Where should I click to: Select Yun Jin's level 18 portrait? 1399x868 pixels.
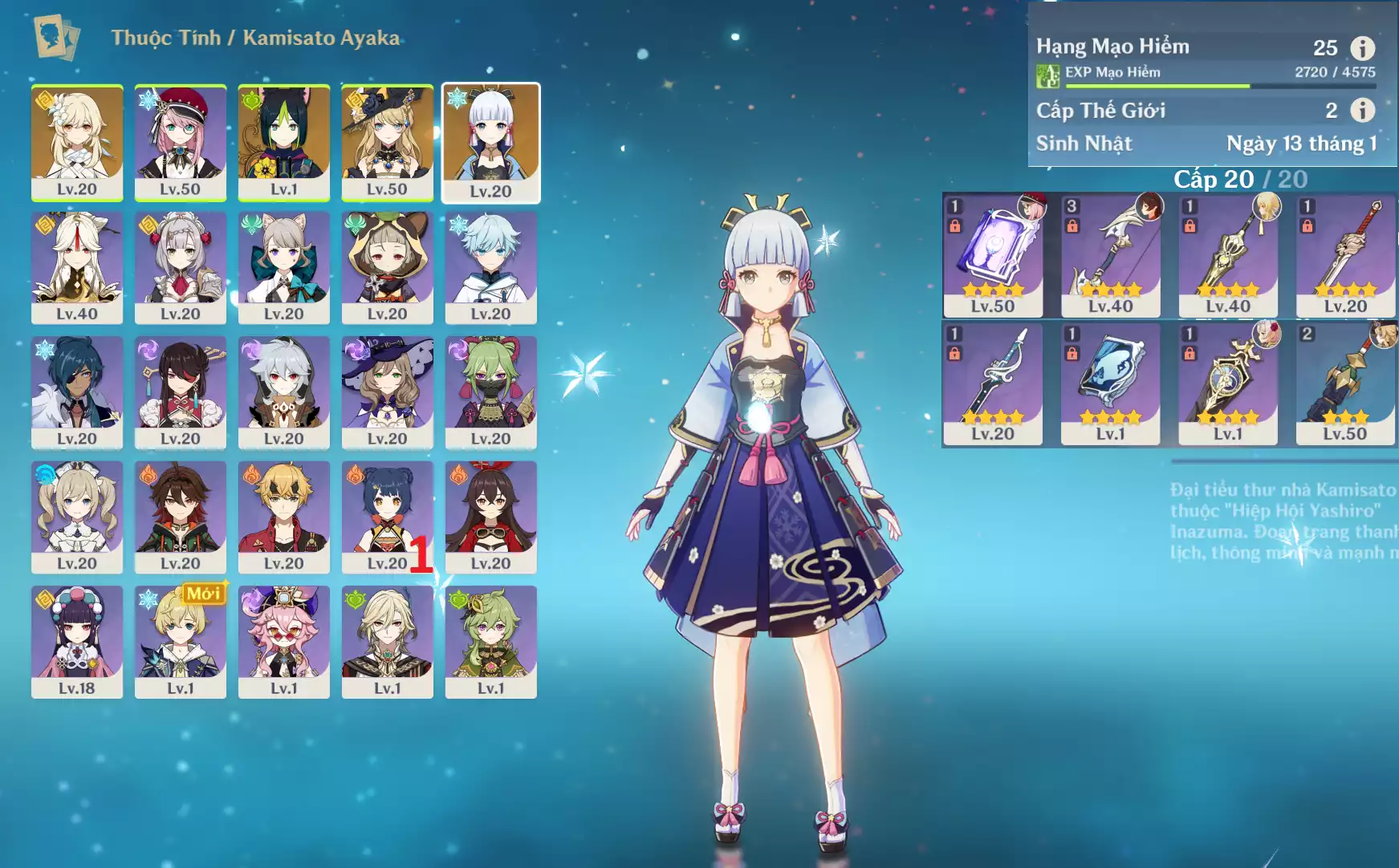(77, 641)
